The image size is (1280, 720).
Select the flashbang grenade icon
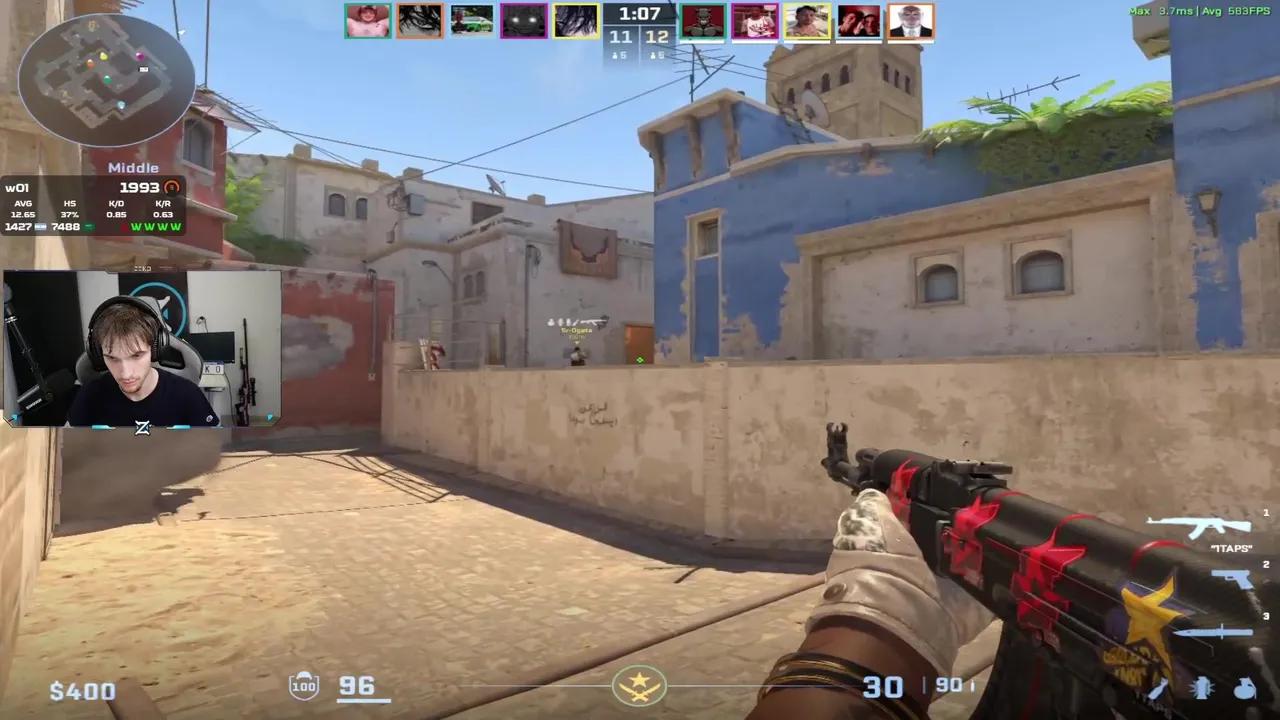tap(1201, 690)
